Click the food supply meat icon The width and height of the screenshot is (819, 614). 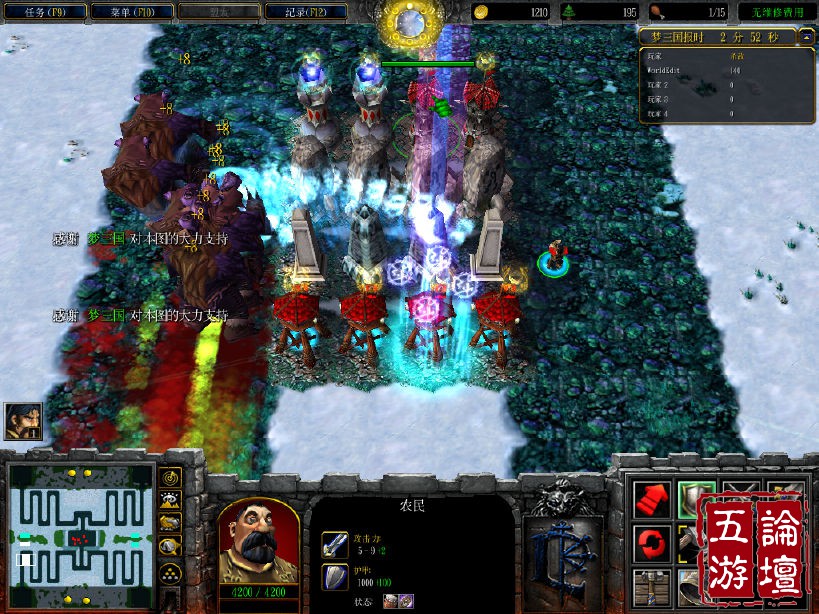click(658, 12)
